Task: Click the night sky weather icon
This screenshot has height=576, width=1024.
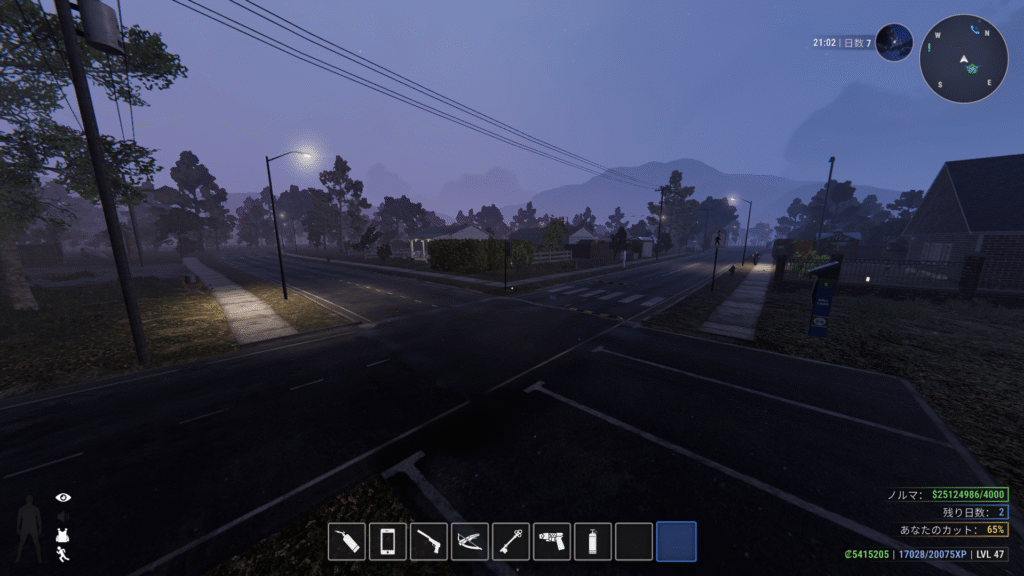Action: pyautogui.click(x=894, y=43)
